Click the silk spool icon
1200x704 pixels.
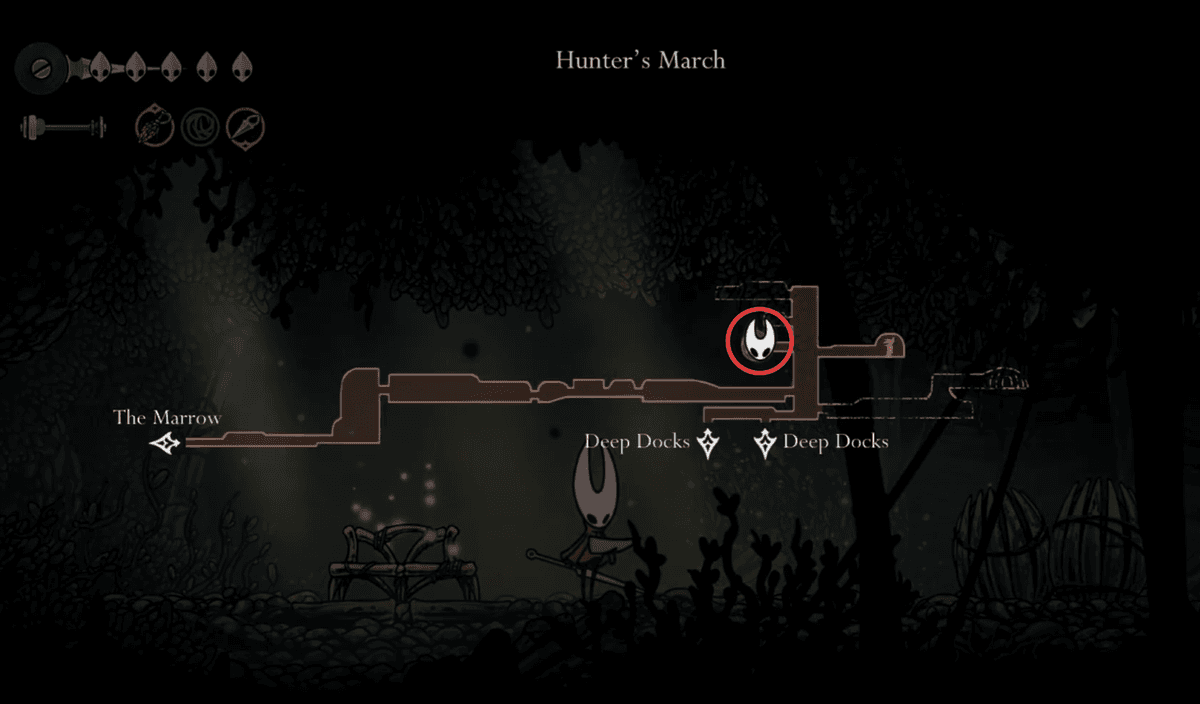[x=42, y=66]
